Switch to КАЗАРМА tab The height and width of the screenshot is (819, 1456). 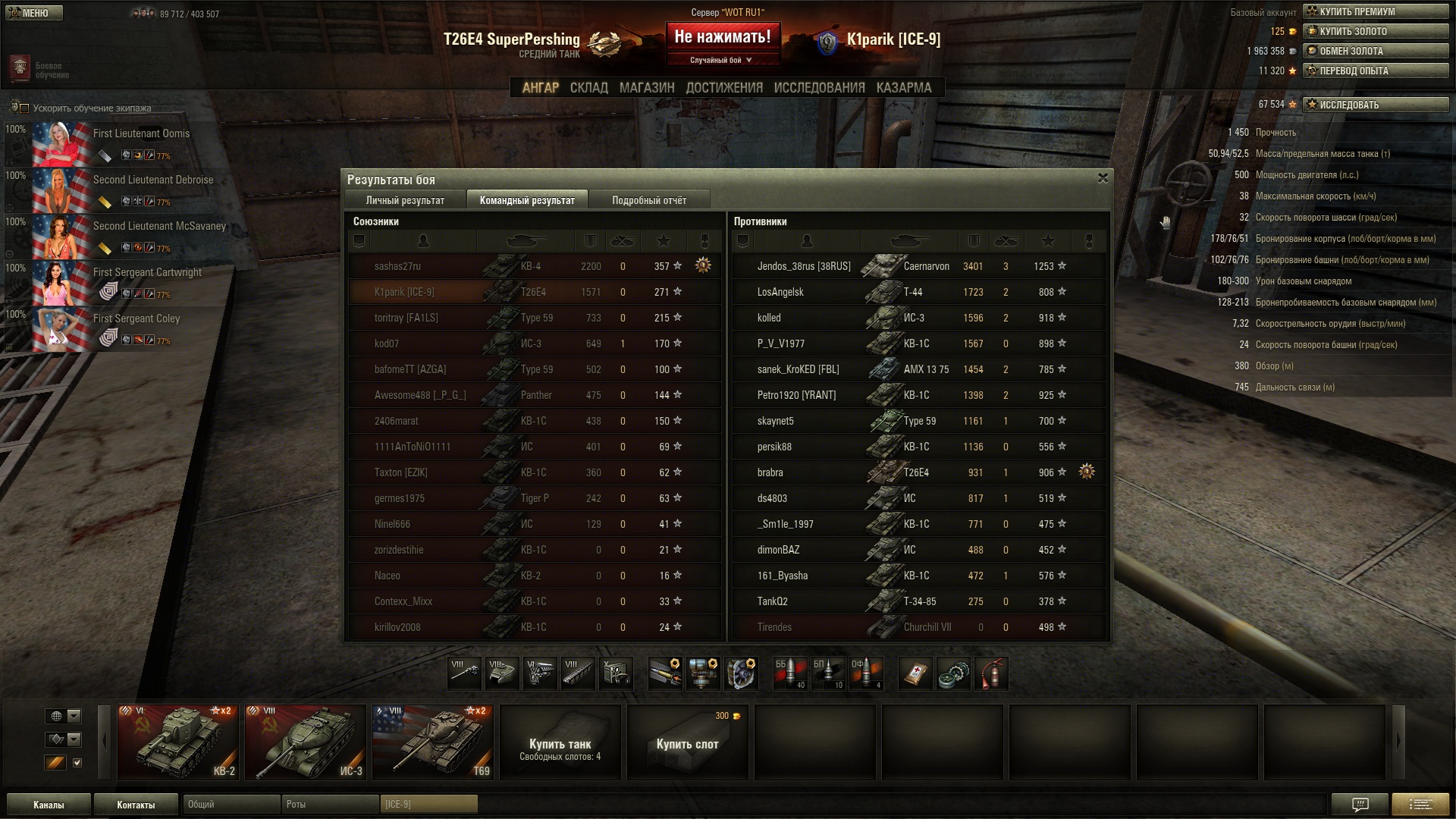coord(903,88)
